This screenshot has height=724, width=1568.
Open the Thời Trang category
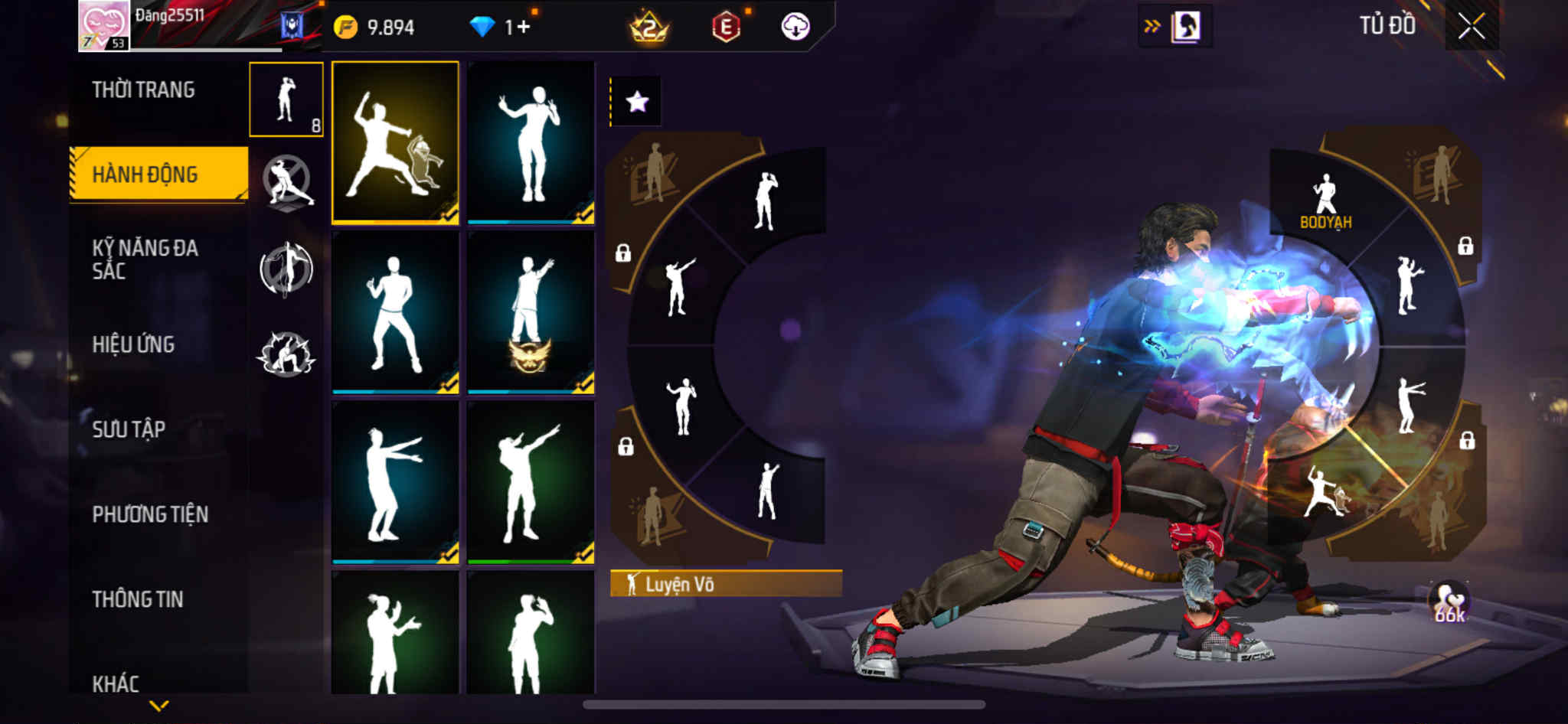143,90
